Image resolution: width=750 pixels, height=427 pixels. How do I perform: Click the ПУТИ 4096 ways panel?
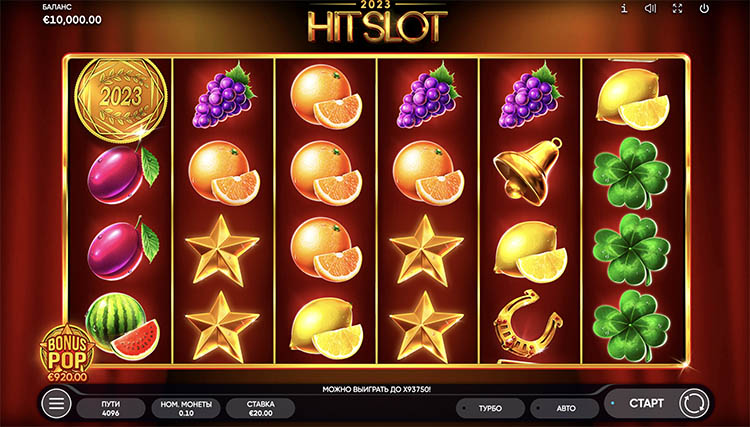(x=112, y=407)
